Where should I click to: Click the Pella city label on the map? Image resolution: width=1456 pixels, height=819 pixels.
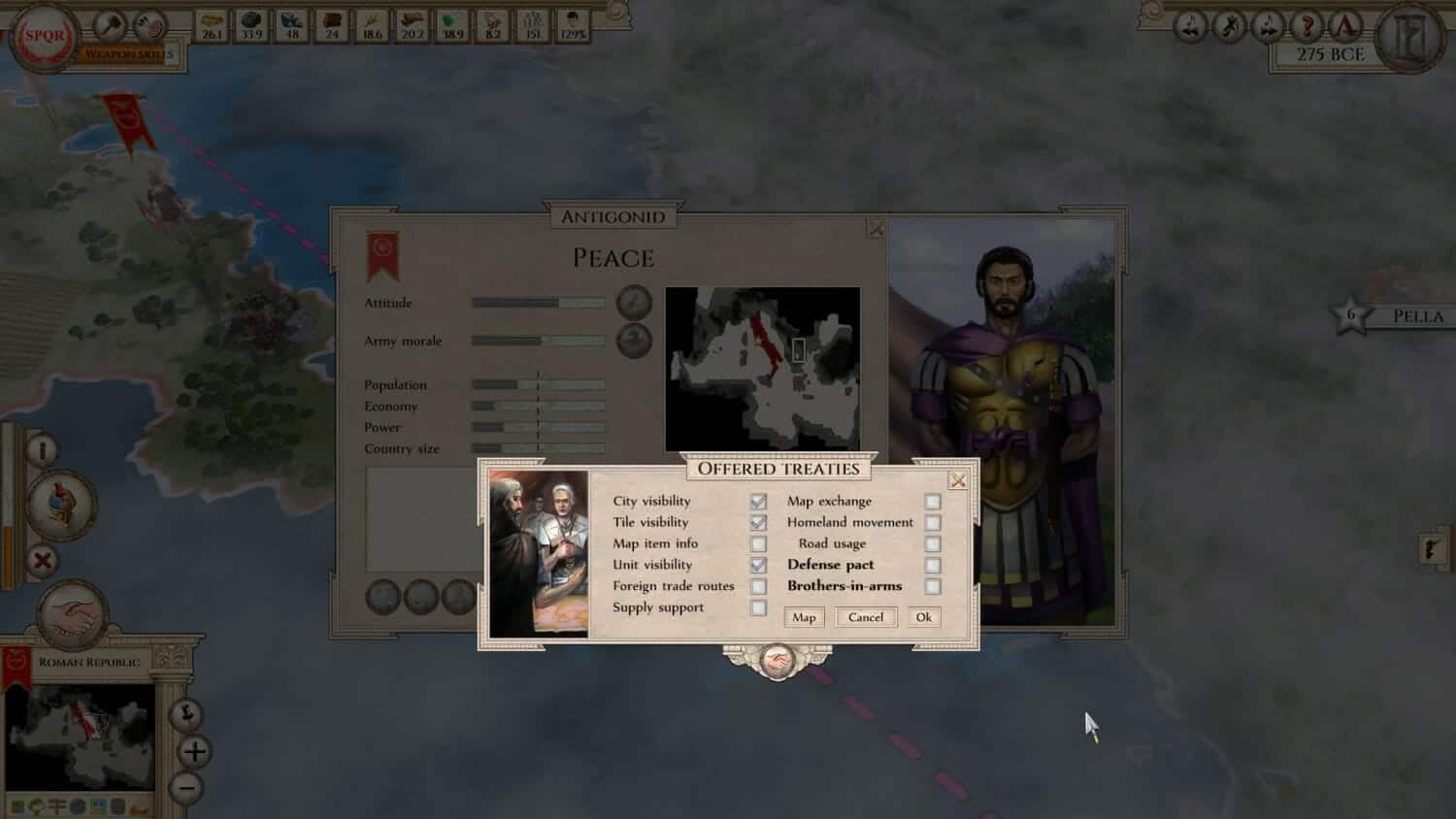point(1418,314)
